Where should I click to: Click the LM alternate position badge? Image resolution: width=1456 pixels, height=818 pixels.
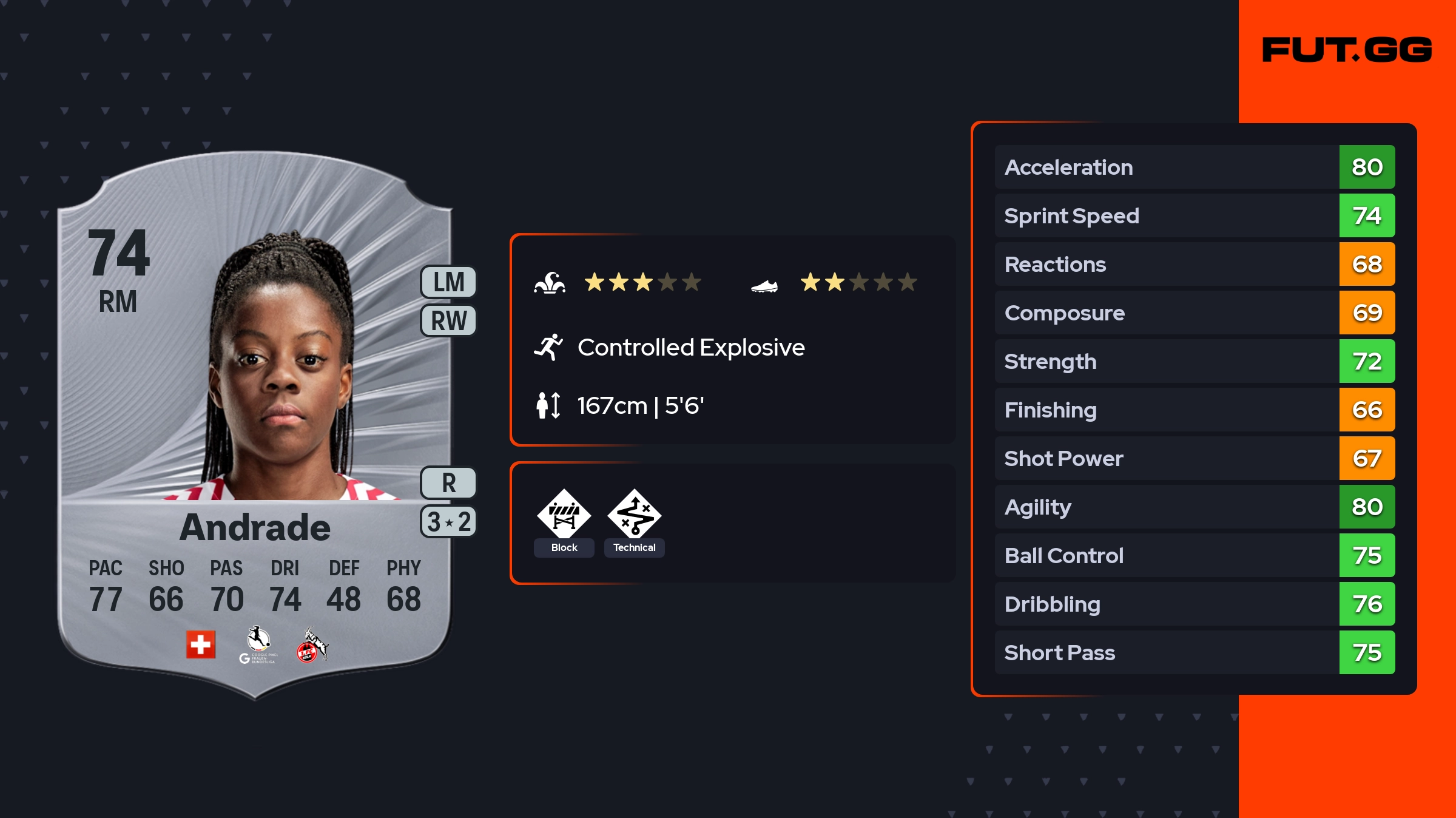coord(448,282)
